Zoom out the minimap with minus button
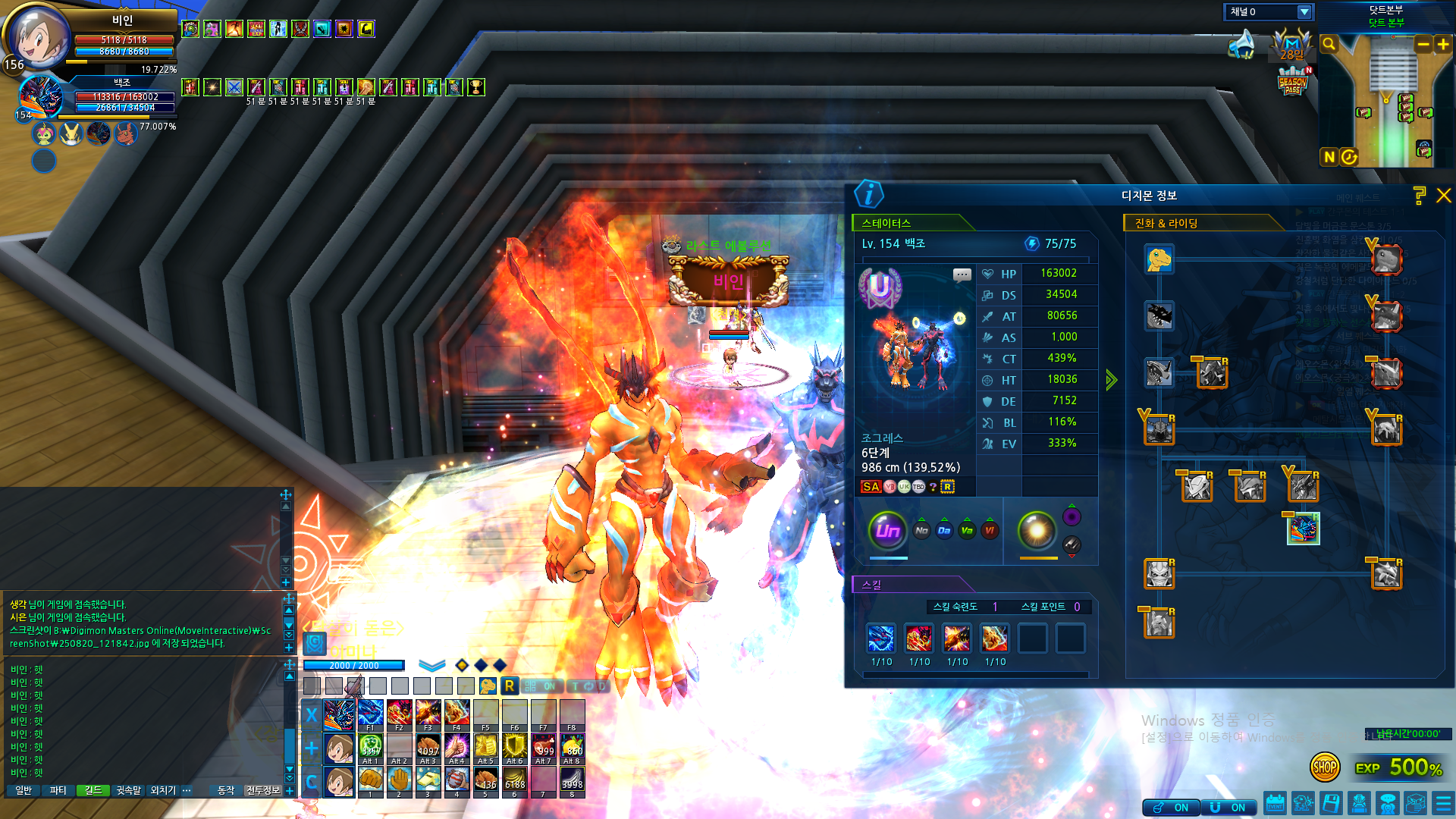The height and width of the screenshot is (819, 1456). point(1423,45)
